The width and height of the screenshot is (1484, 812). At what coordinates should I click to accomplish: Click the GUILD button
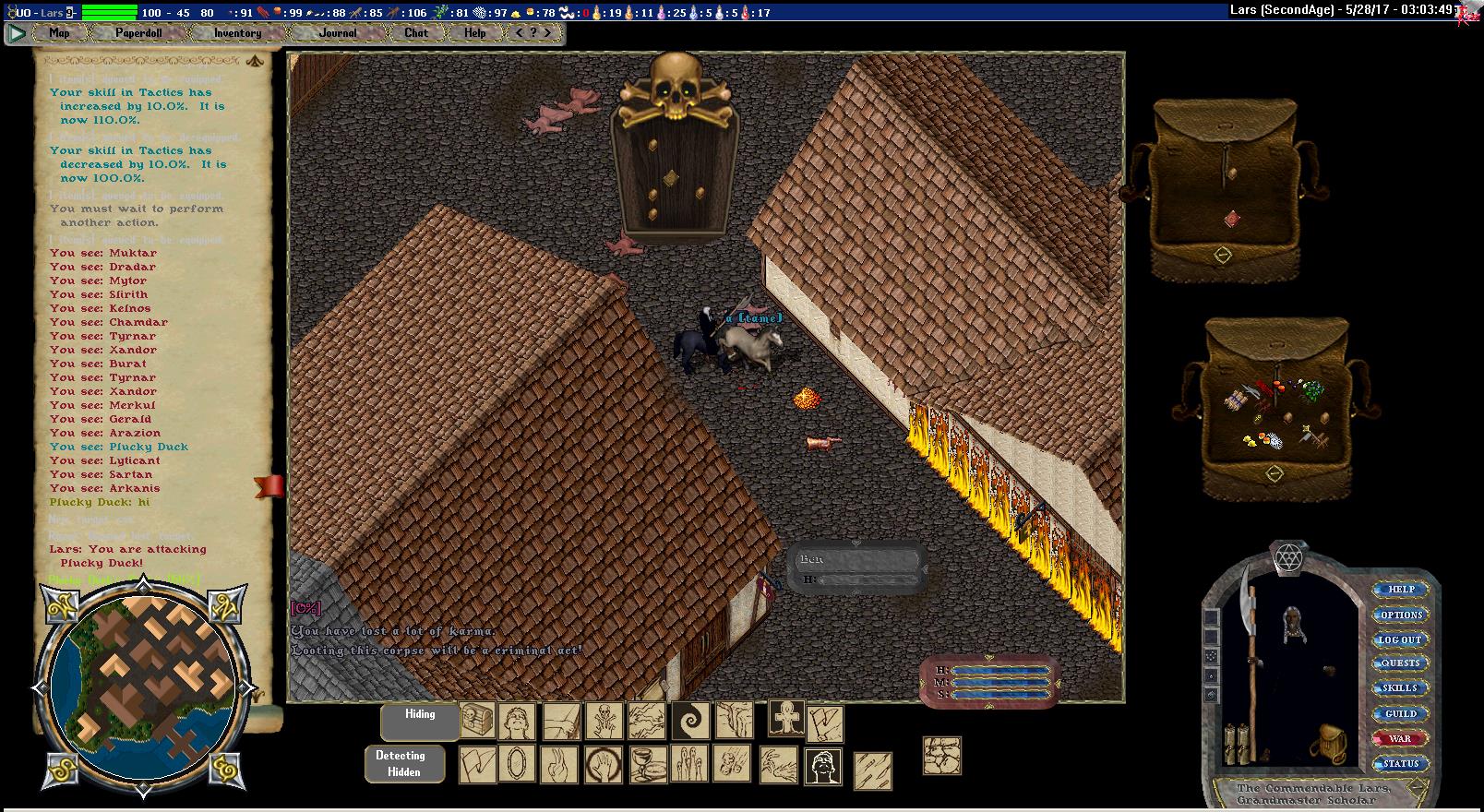[1400, 714]
